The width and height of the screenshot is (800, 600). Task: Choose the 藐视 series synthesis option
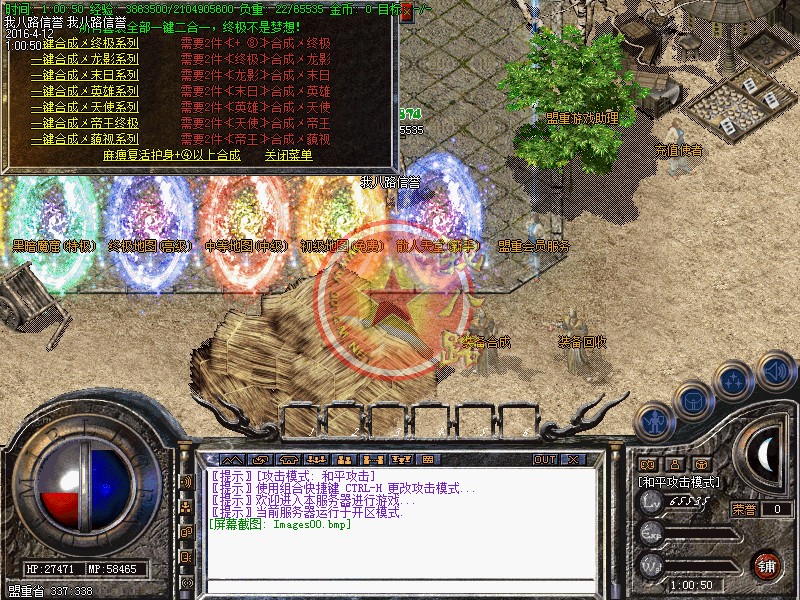click(x=84, y=139)
